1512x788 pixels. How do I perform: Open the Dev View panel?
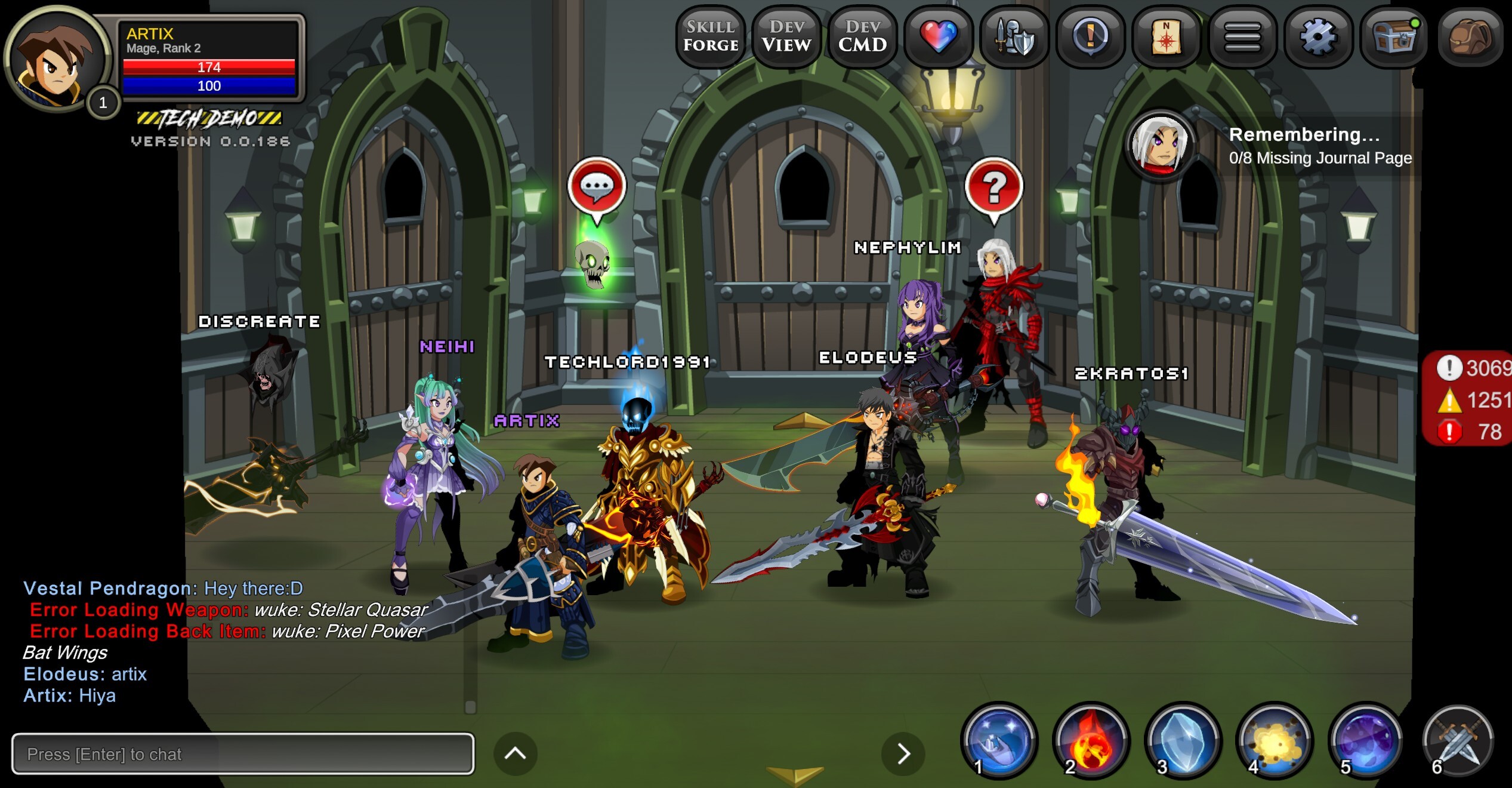[786, 37]
